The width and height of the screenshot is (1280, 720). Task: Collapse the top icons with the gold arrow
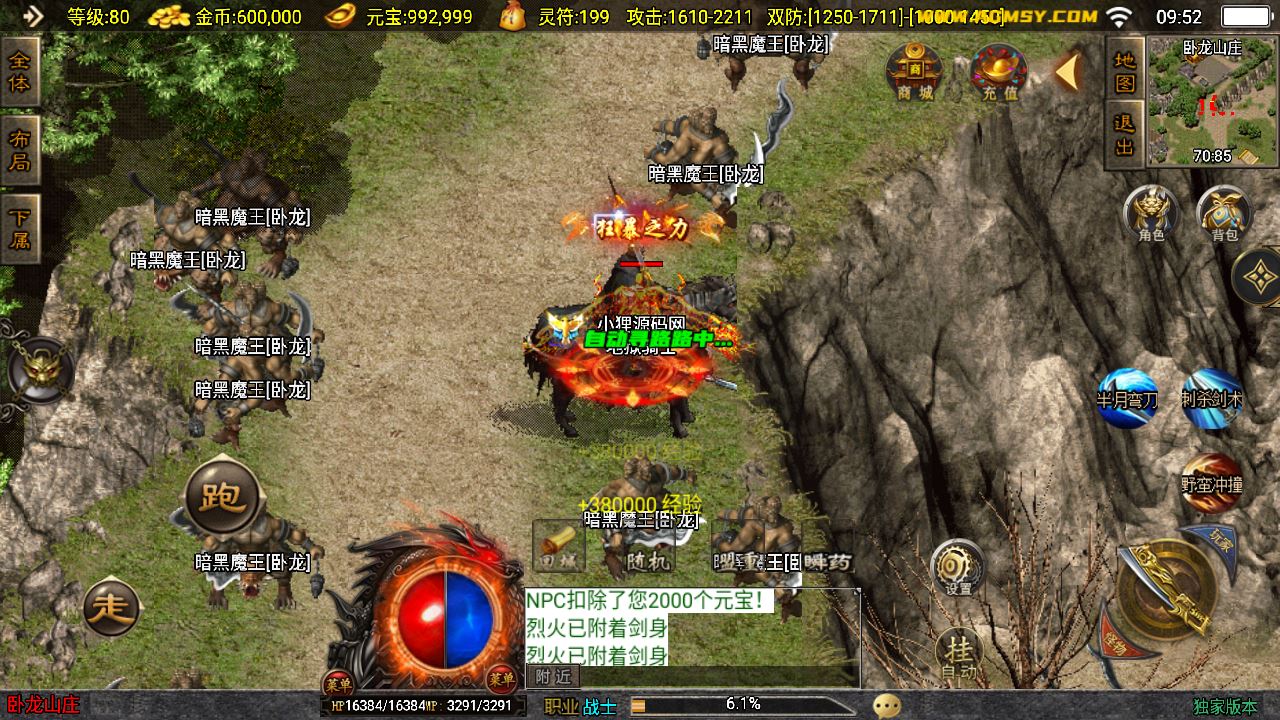[1068, 72]
